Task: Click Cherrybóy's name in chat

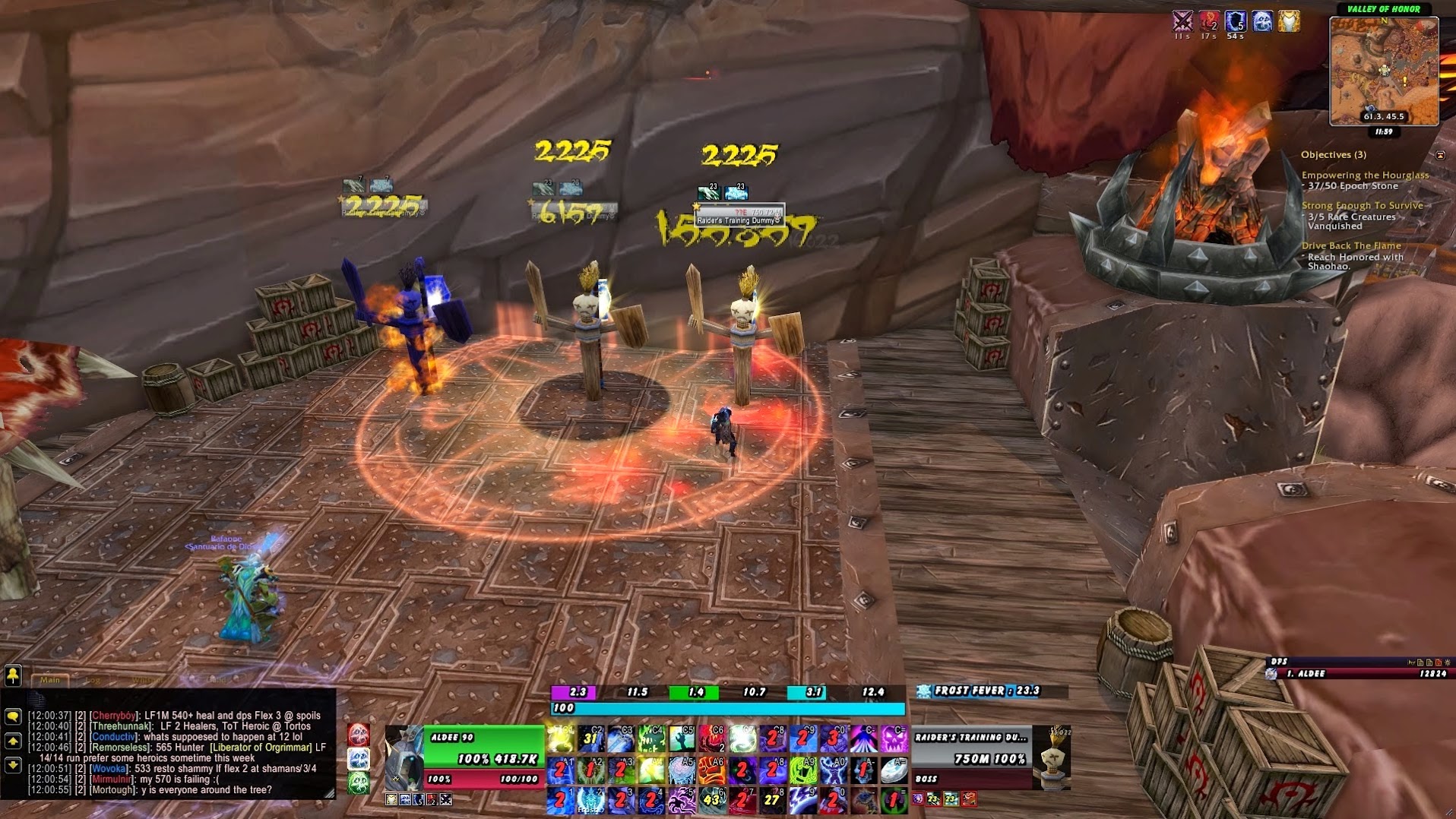Action: pyautogui.click(x=112, y=716)
